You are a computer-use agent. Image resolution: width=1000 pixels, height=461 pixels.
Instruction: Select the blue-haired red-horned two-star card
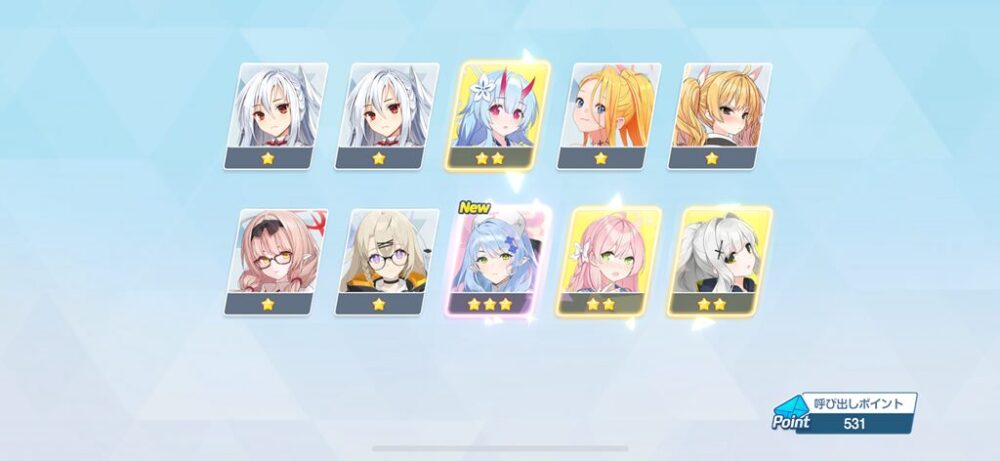click(x=504, y=115)
